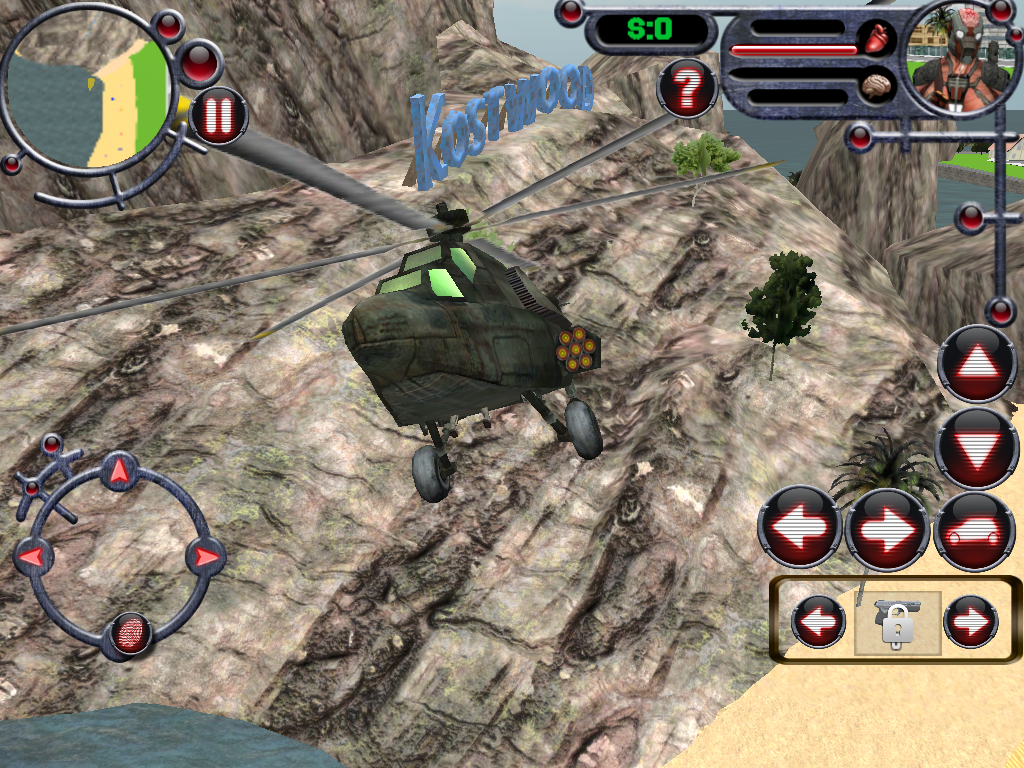Switch to next weapon with right arrow
1024x768 pixels.
coord(971,622)
